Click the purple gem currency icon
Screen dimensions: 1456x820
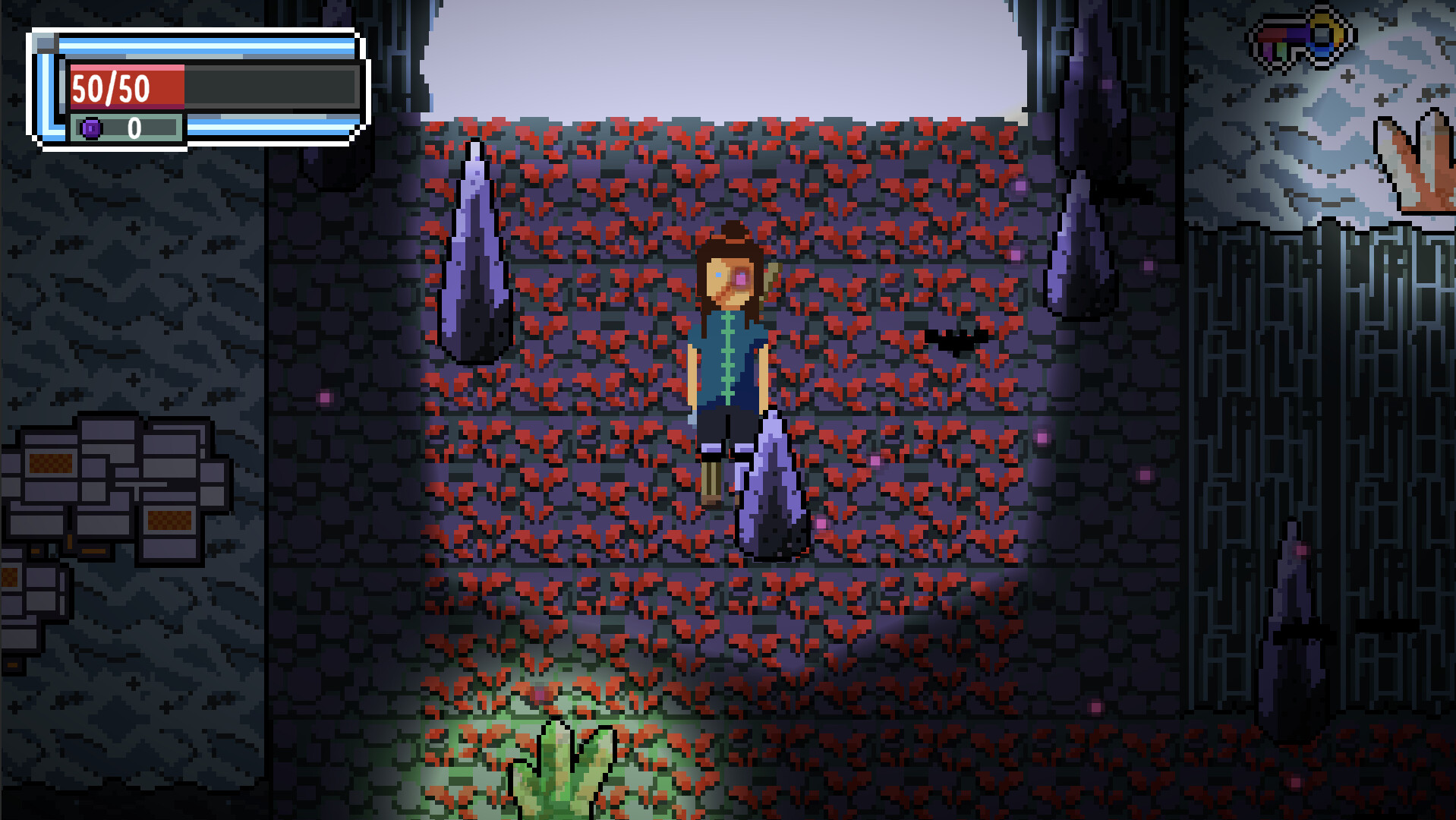[92, 128]
